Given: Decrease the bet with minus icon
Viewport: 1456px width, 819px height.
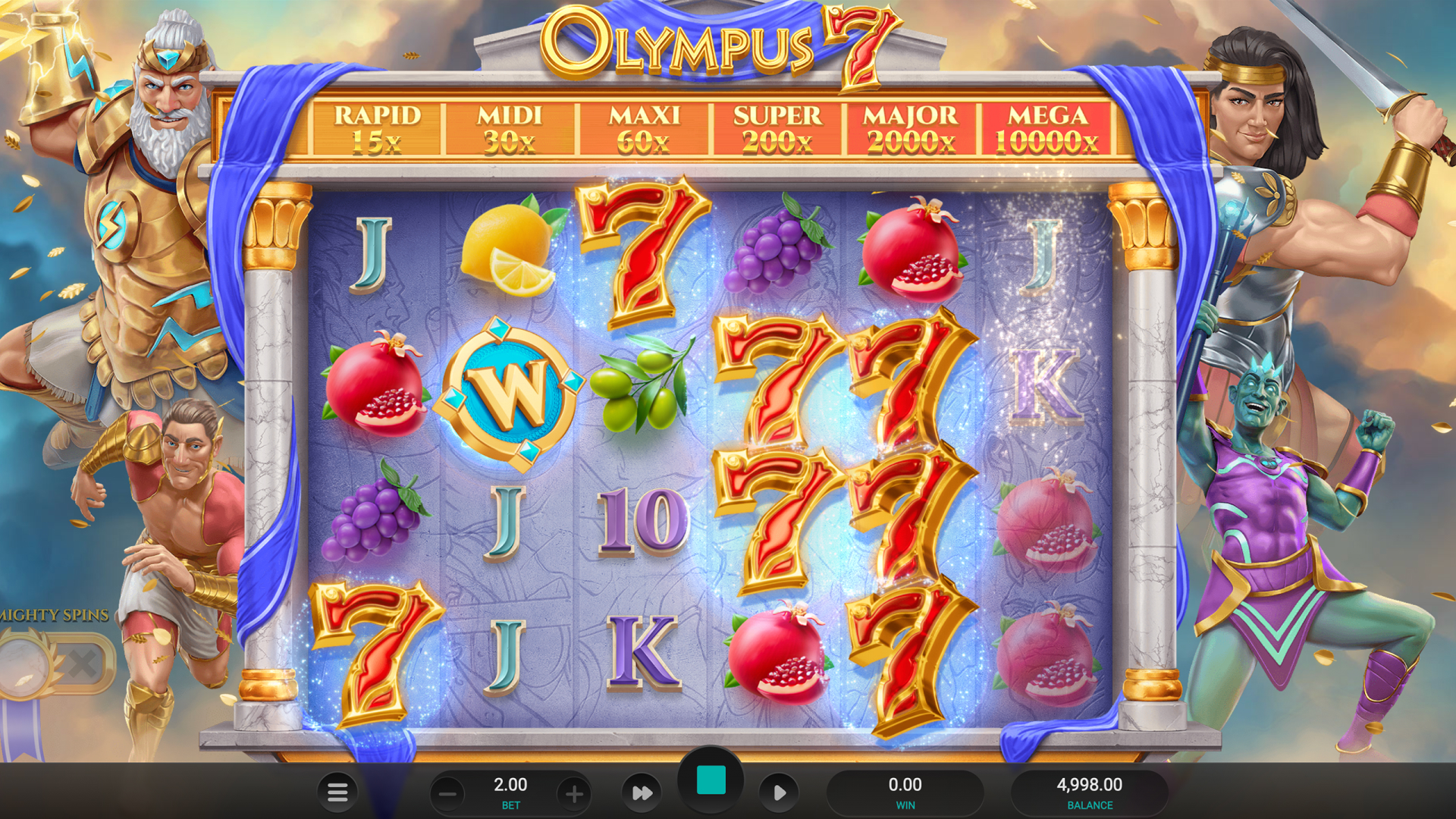Looking at the screenshot, I should 447,792.
